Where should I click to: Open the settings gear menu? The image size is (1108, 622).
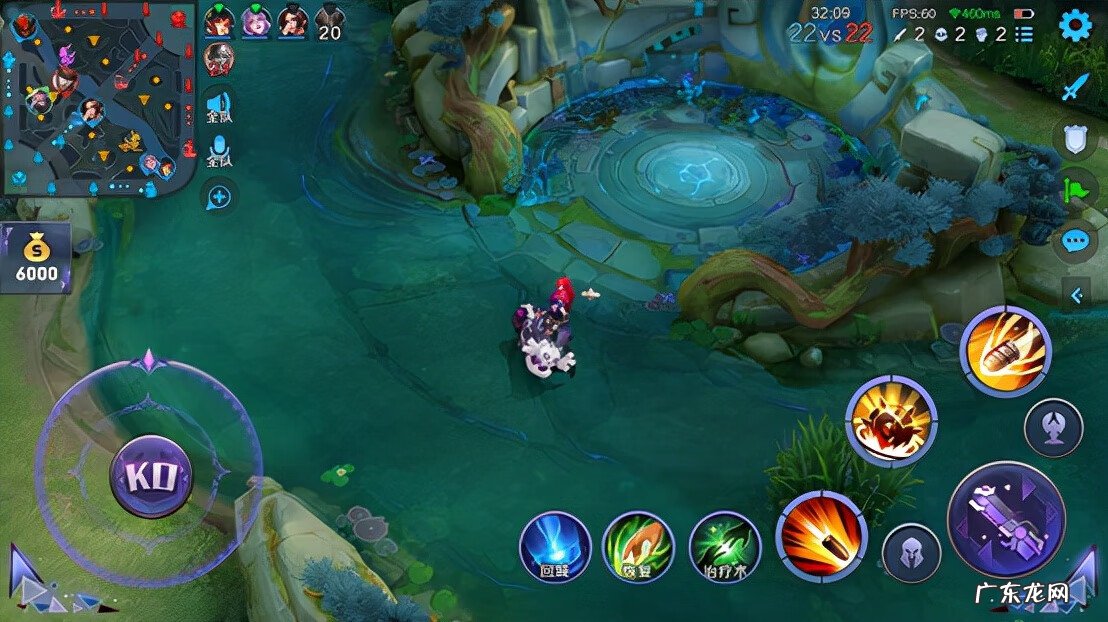pyautogui.click(x=1075, y=25)
